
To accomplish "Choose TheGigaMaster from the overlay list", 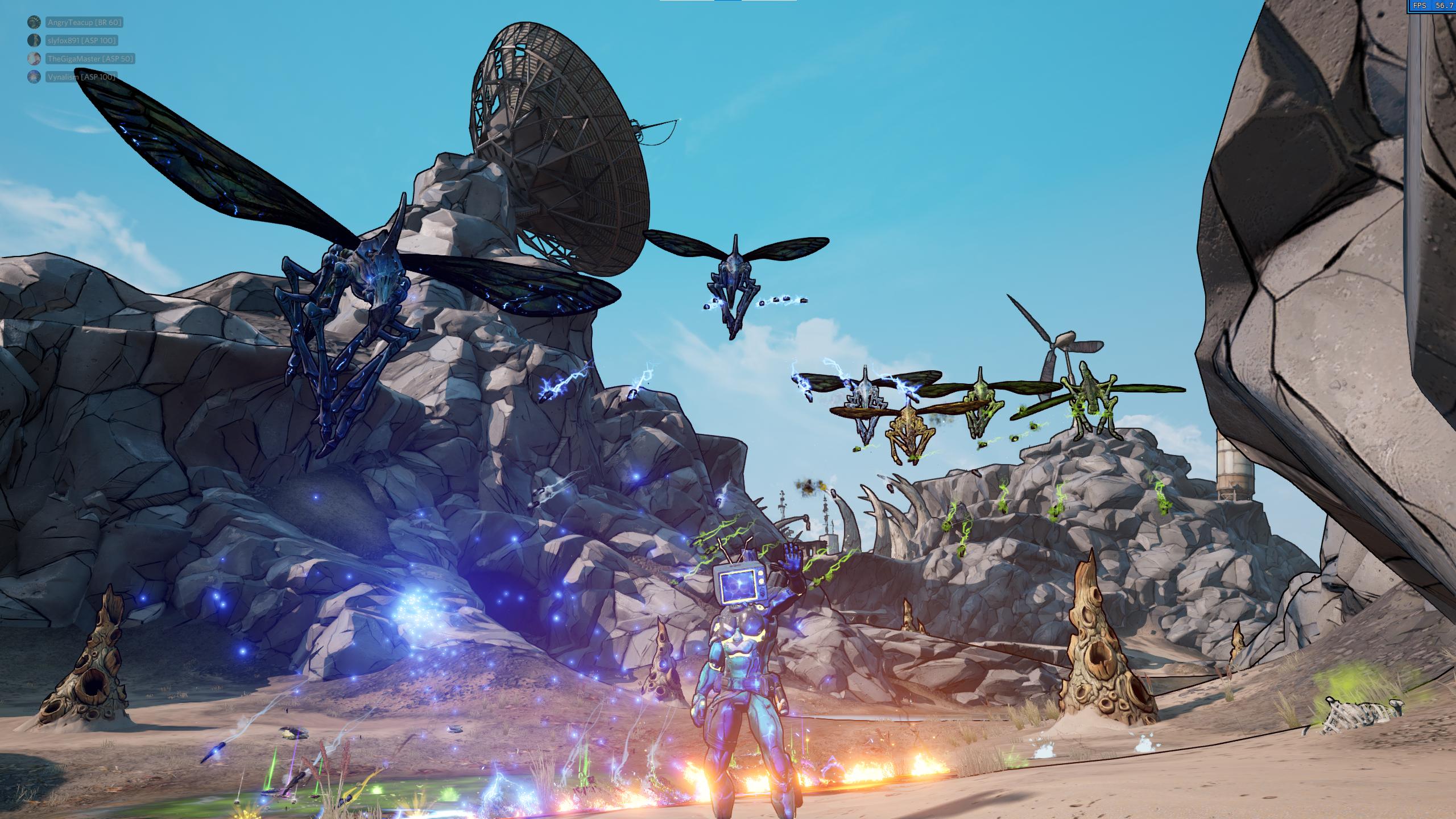I will coord(90,59).
